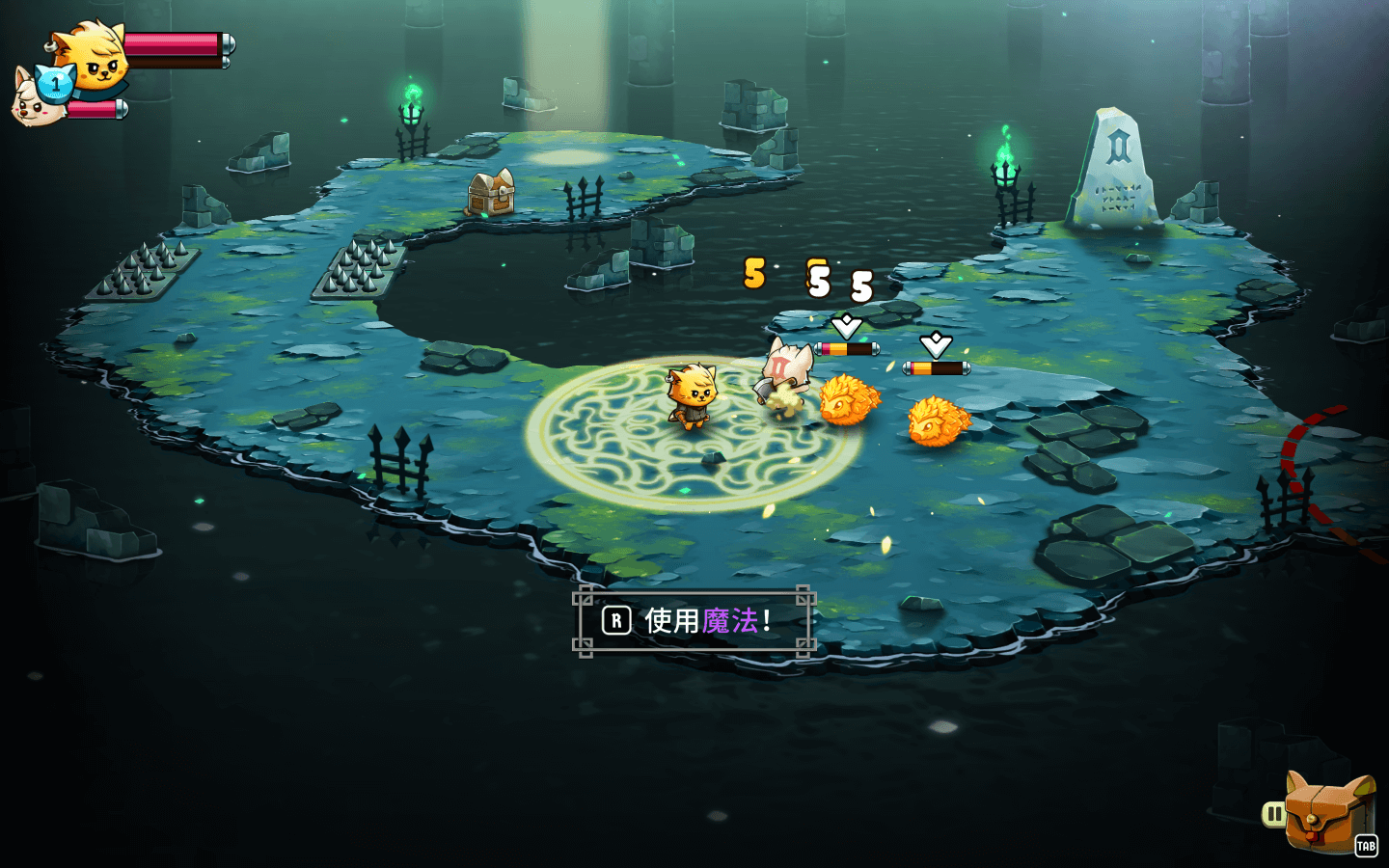Pause the game with the pause button
The width and height of the screenshot is (1389, 868).
(1274, 815)
